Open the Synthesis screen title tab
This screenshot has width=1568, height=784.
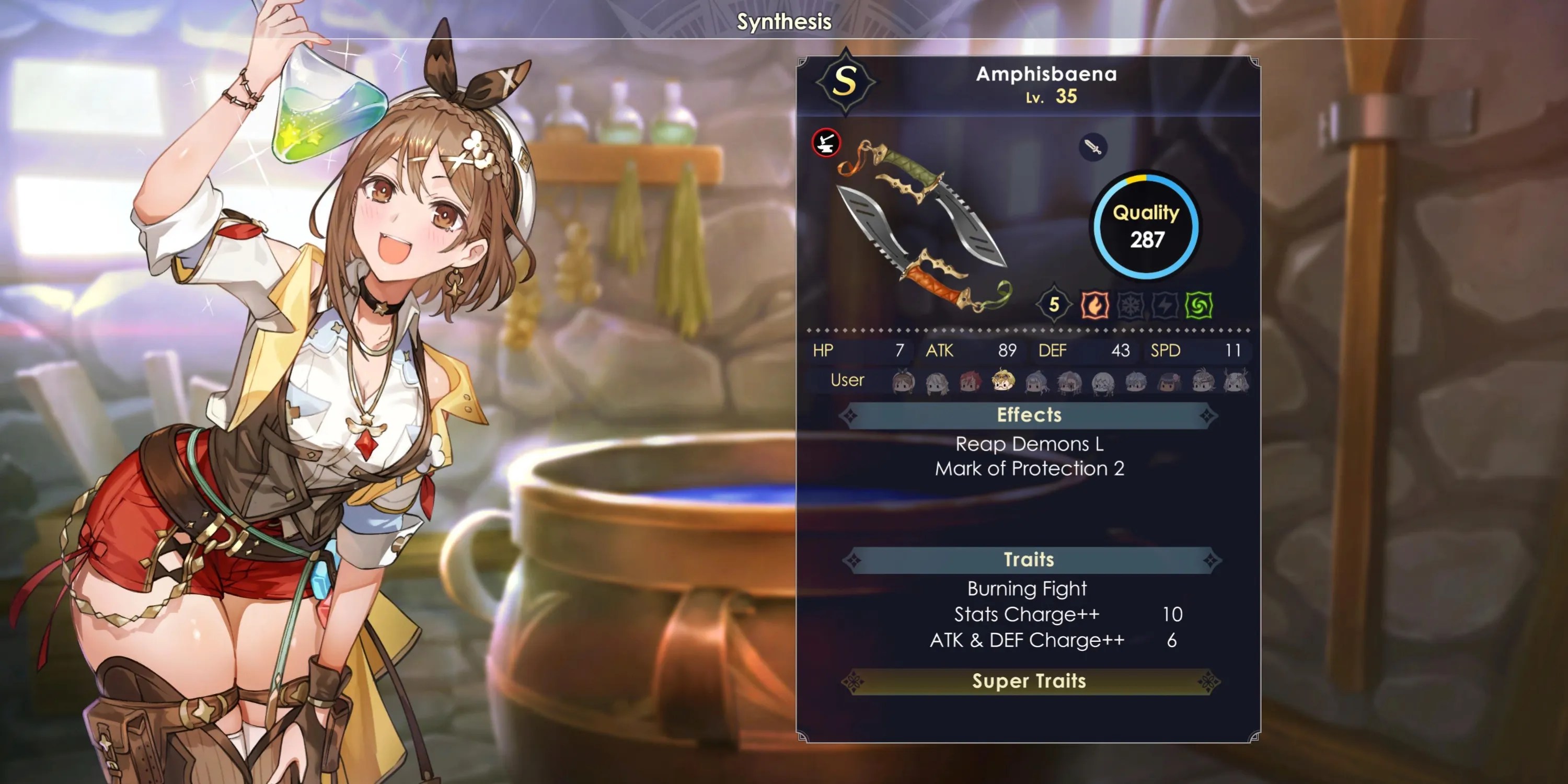[783, 21]
